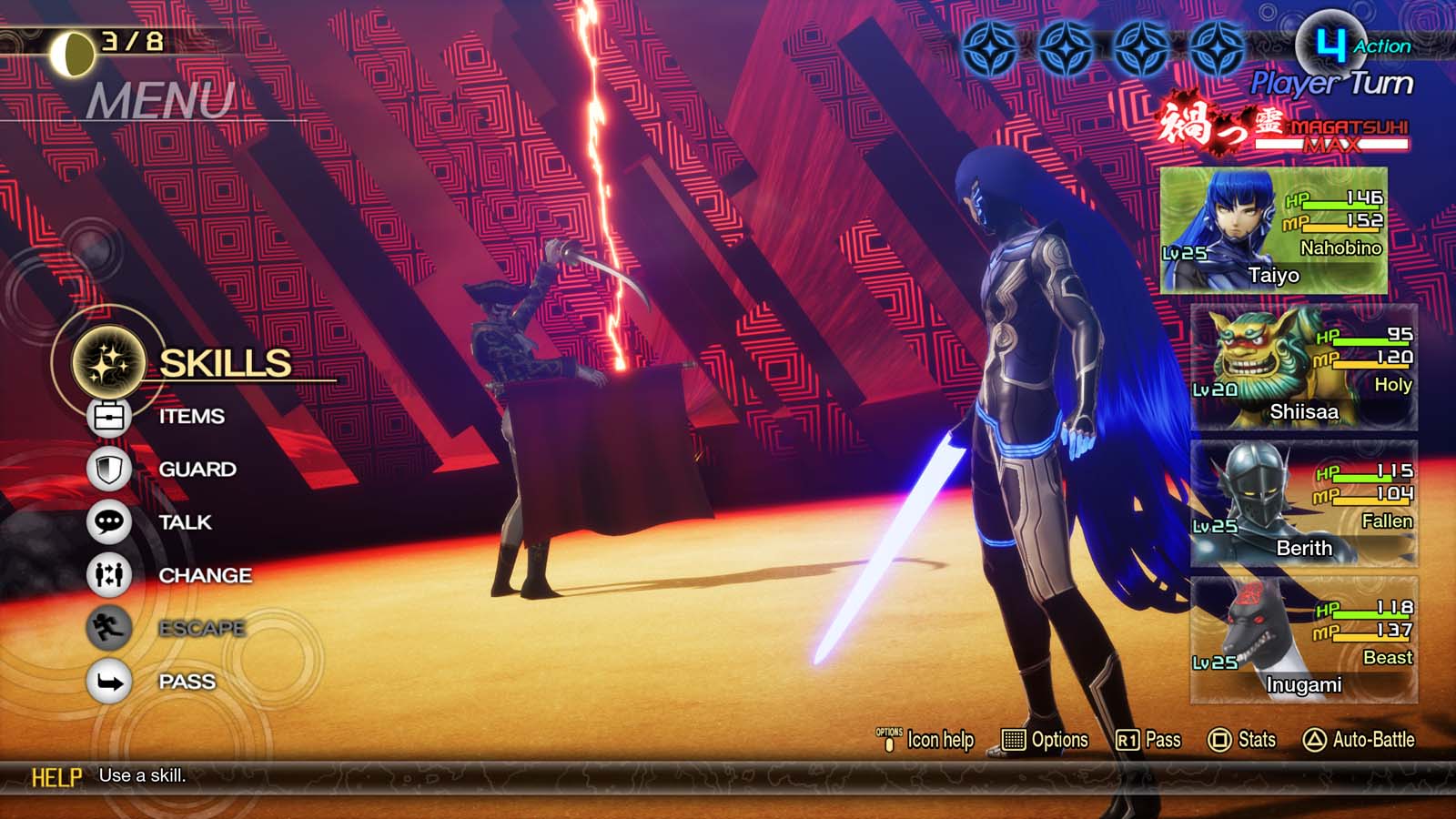Click the Escape running figure icon
The image size is (1456, 819).
click(x=108, y=627)
